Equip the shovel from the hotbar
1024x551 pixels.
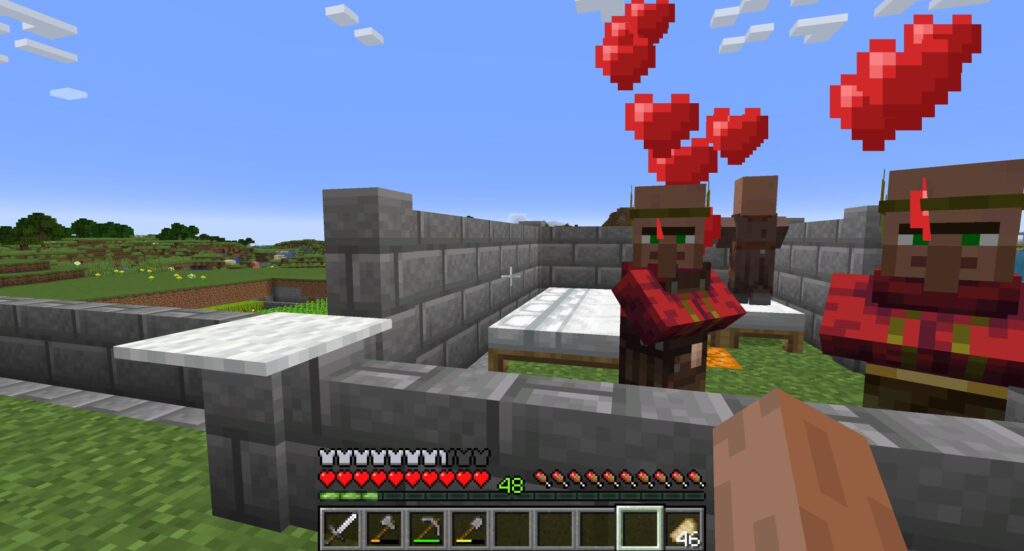pyautogui.click(x=469, y=527)
